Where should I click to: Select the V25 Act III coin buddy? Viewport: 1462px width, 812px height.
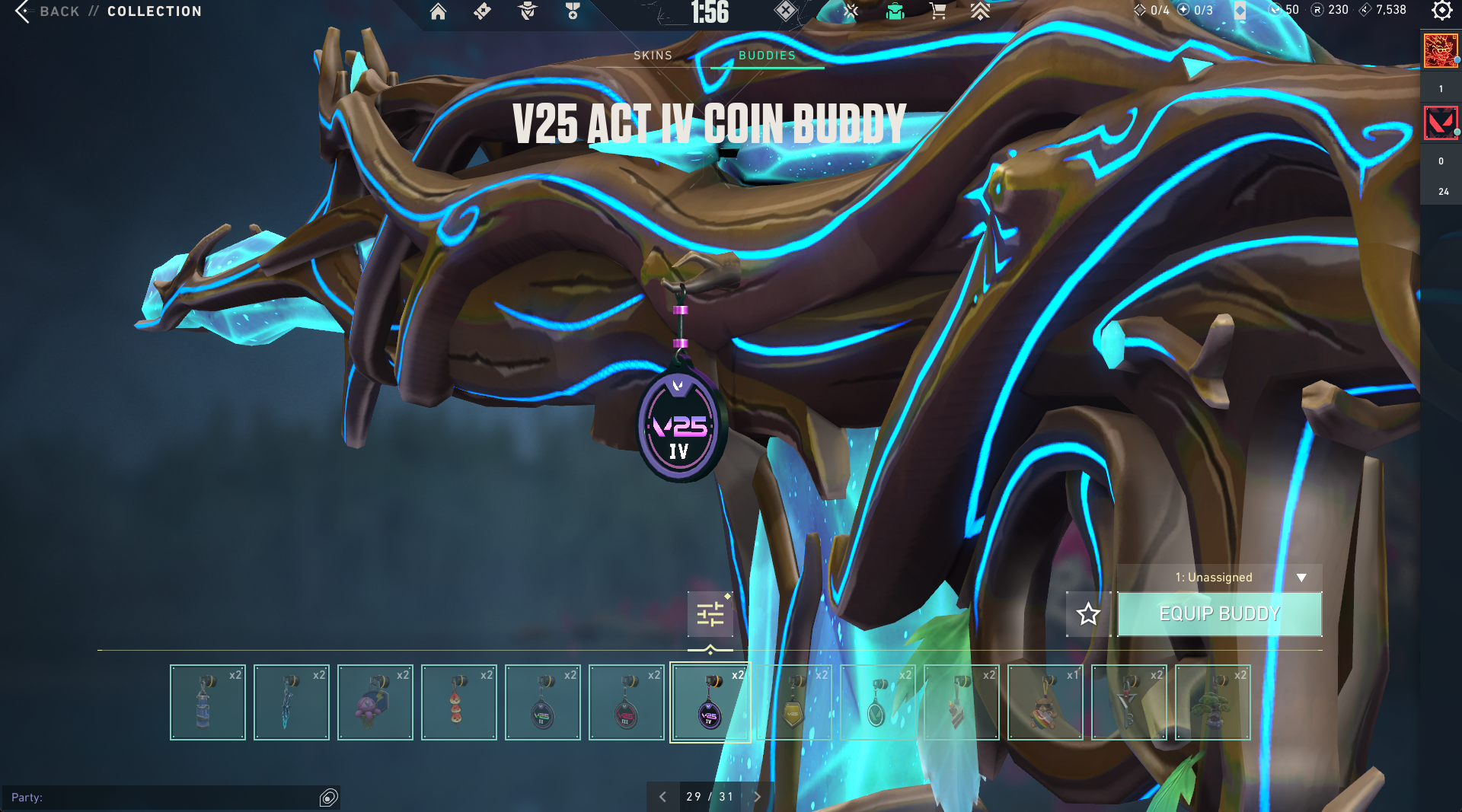click(626, 702)
